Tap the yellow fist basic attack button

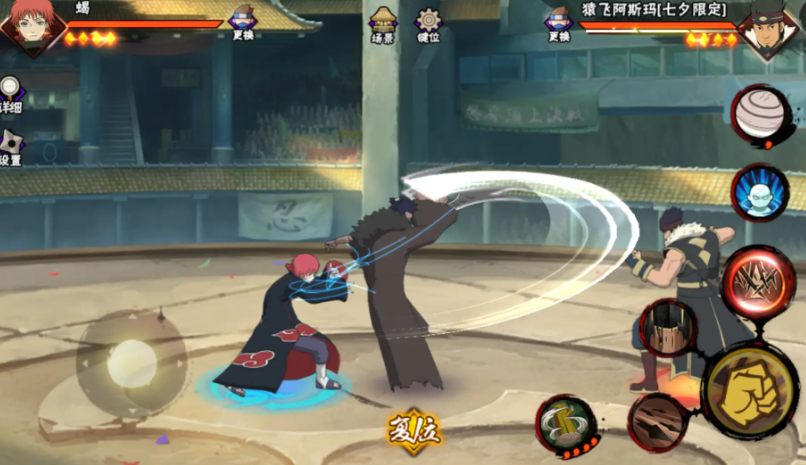pos(750,391)
